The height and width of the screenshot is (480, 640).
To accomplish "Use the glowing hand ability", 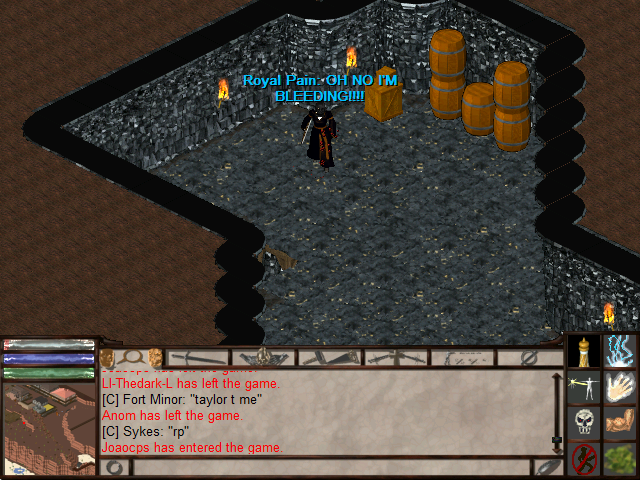I will [621, 388].
